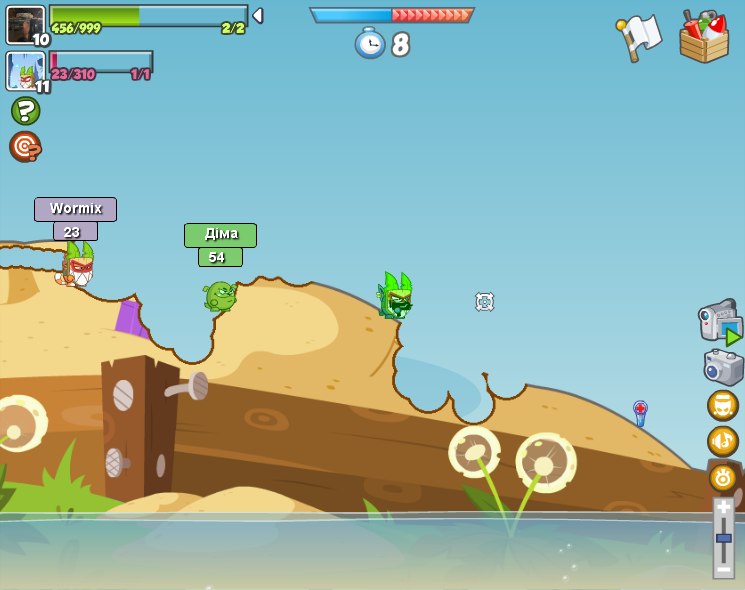Select the level 10 player avatar
Screen dimensions: 745x590
(x=25, y=24)
